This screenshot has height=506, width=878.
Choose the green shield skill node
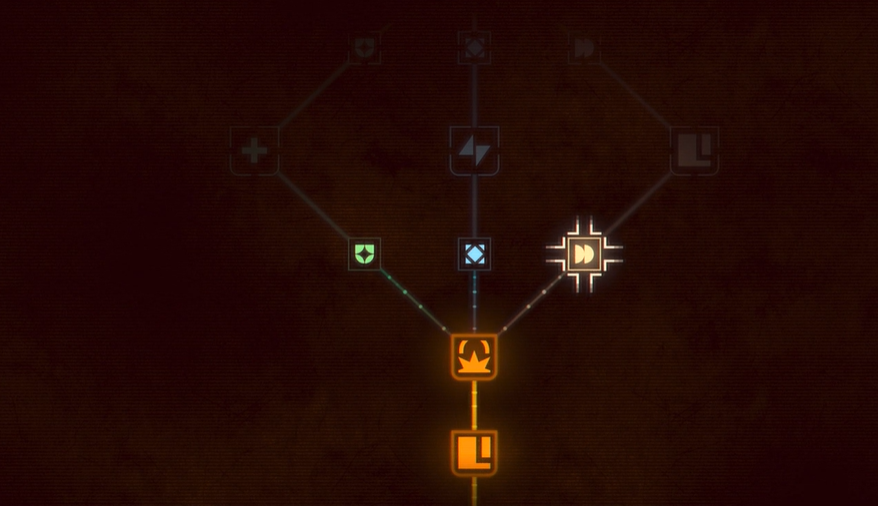(365, 253)
